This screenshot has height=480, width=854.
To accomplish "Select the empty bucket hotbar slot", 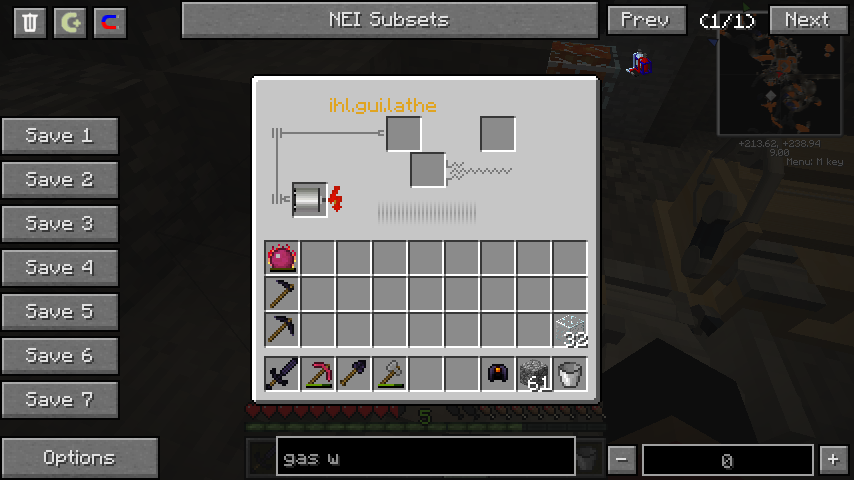I will click(x=570, y=374).
